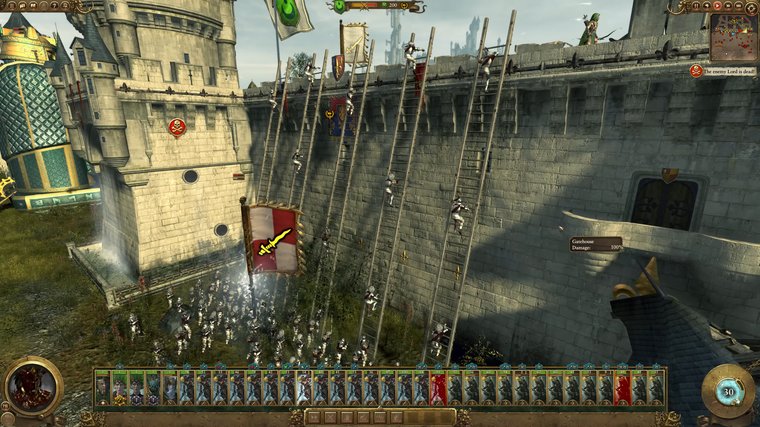Image resolution: width=760 pixels, height=427 pixels.
Task: Click the lord portrait orb
Action: click(x=32, y=387)
